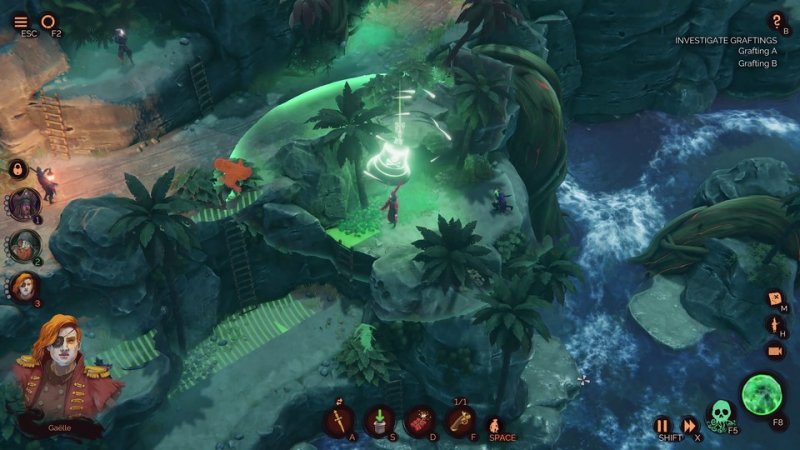Open the map icon
Screen dimensions: 800x450
(x=774, y=299)
